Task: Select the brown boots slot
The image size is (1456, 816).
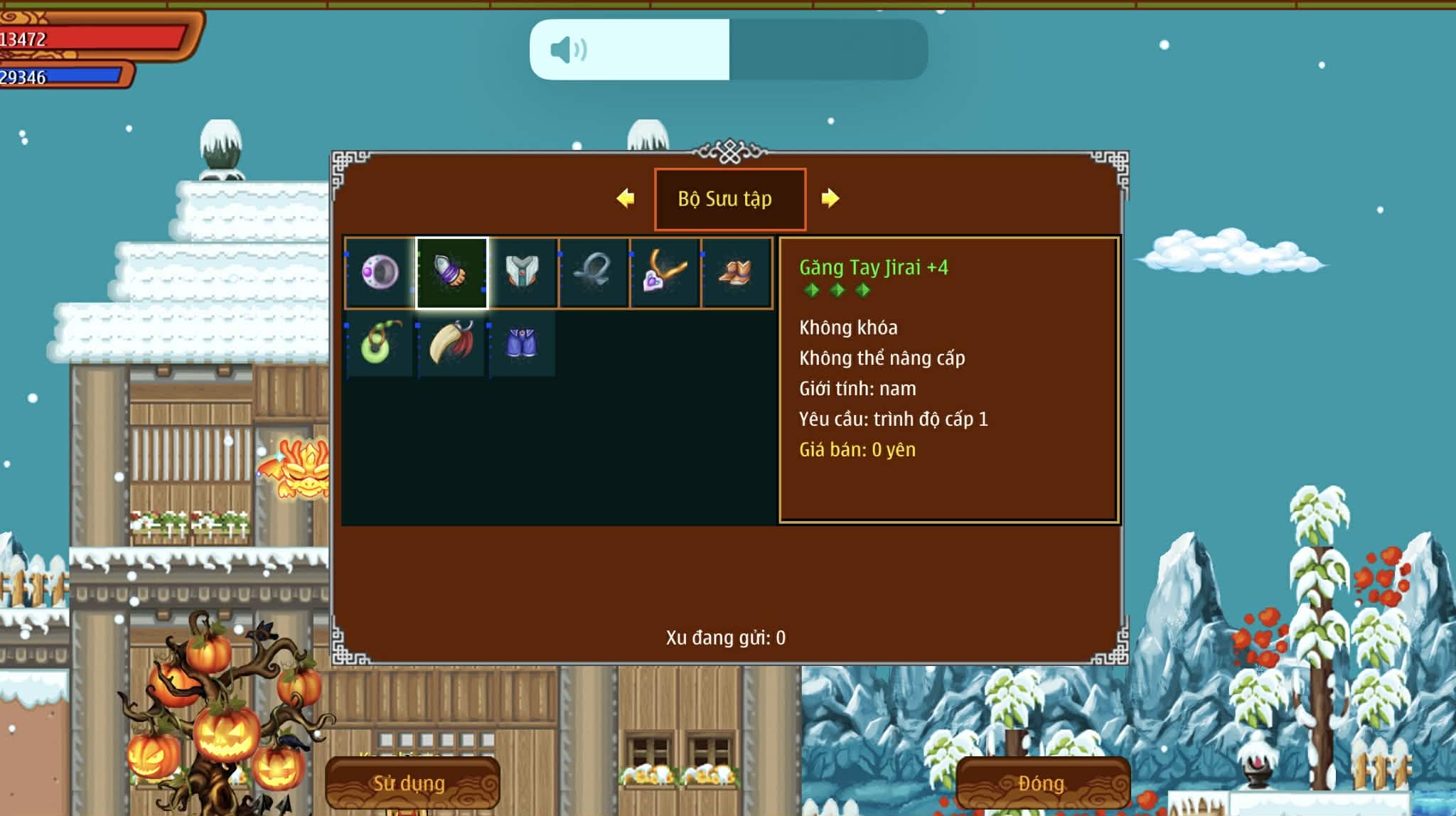Action: point(736,272)
